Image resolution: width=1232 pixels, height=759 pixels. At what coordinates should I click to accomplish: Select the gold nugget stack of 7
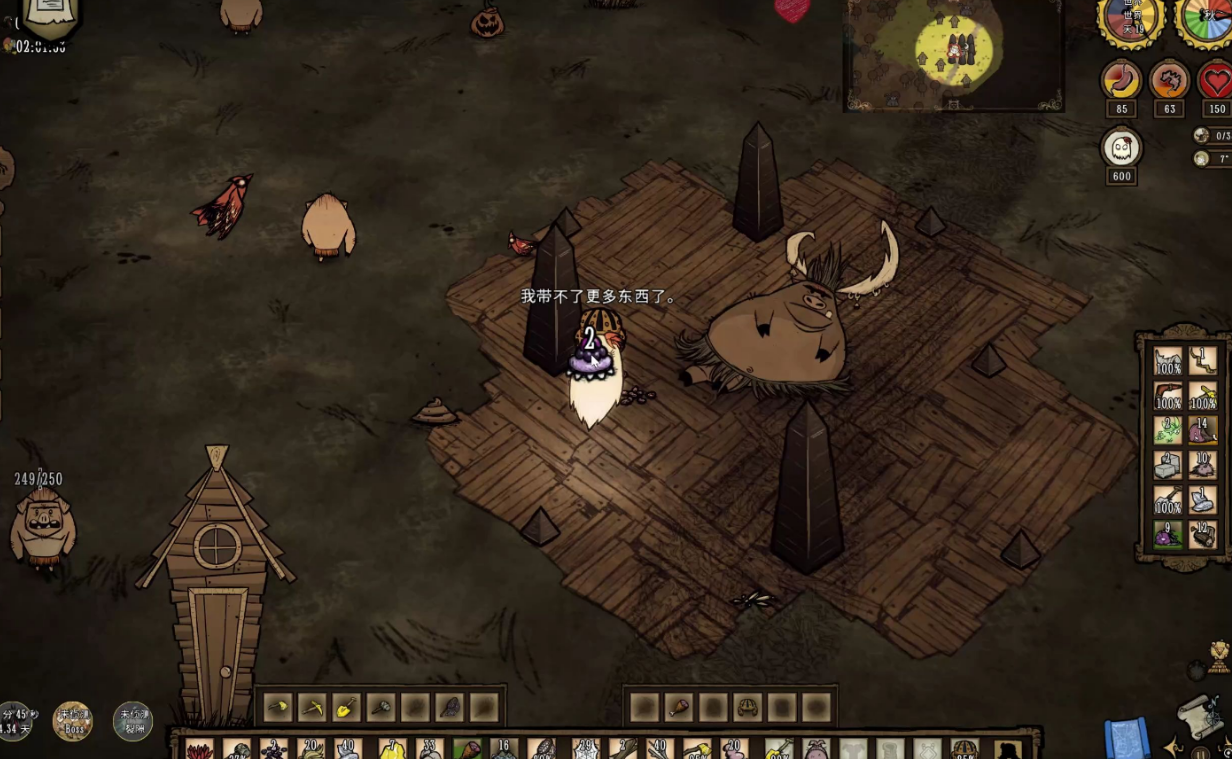click(390, 750)
